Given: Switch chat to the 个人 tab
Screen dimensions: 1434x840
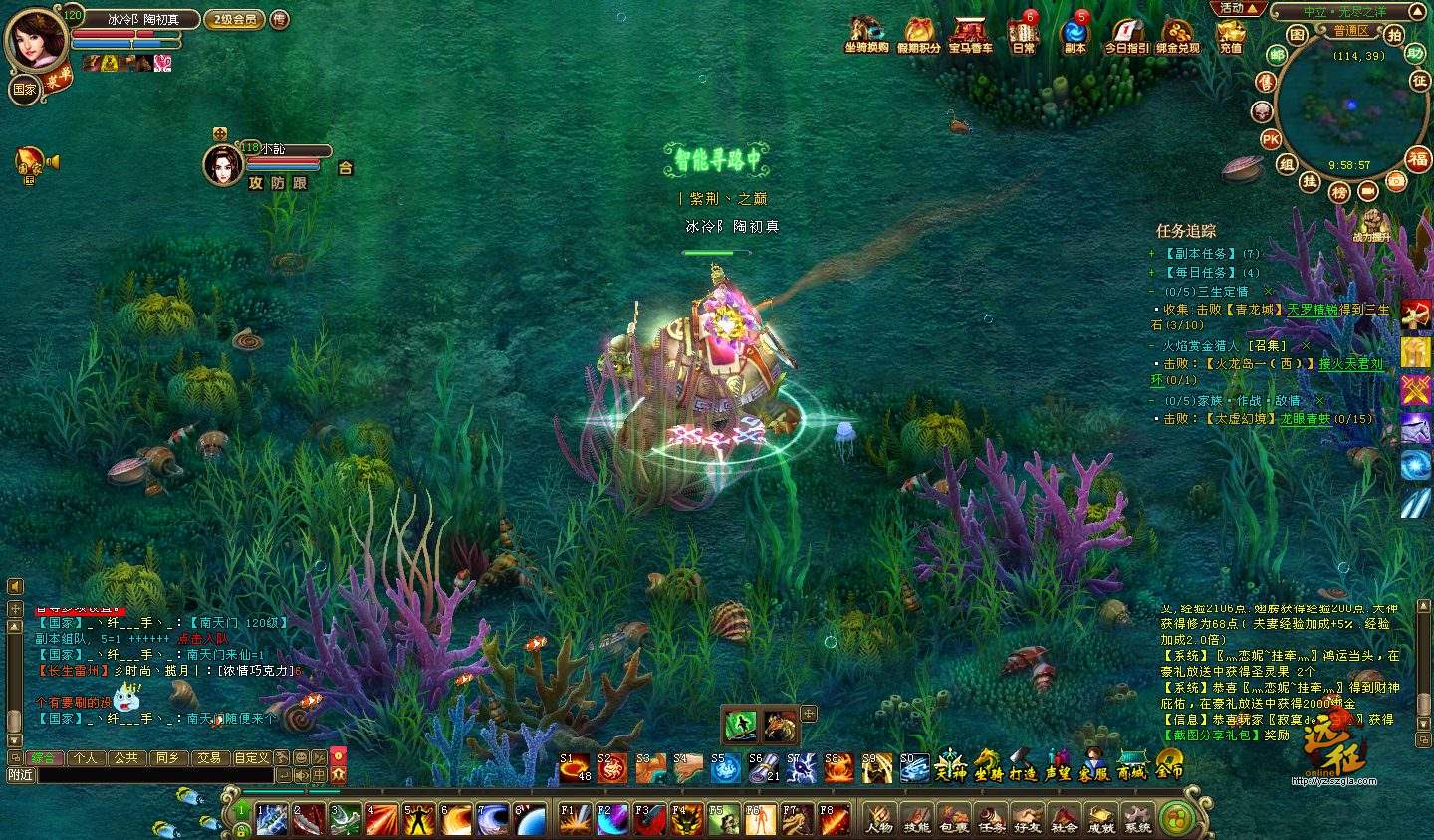Looking at the screenshot, I should [x=86, y=757].
